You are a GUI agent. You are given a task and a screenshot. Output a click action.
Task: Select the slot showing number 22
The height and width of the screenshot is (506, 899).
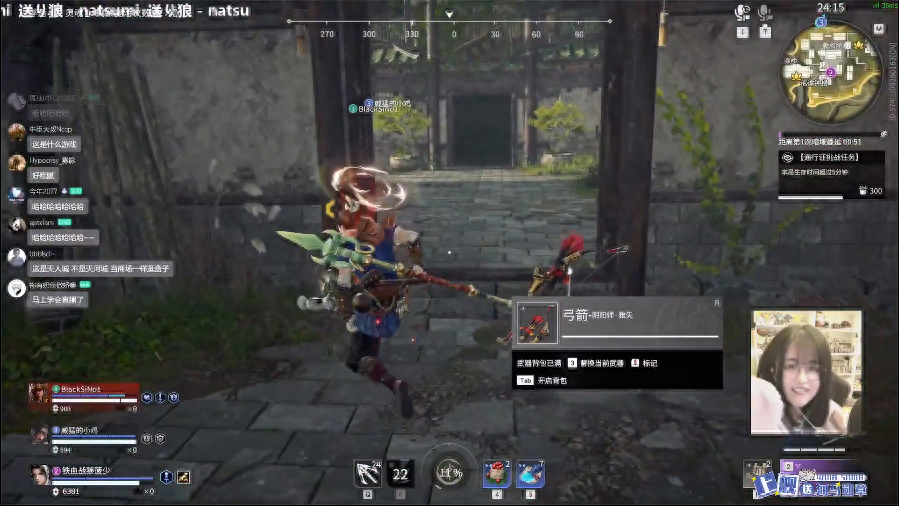click(401, 474)
